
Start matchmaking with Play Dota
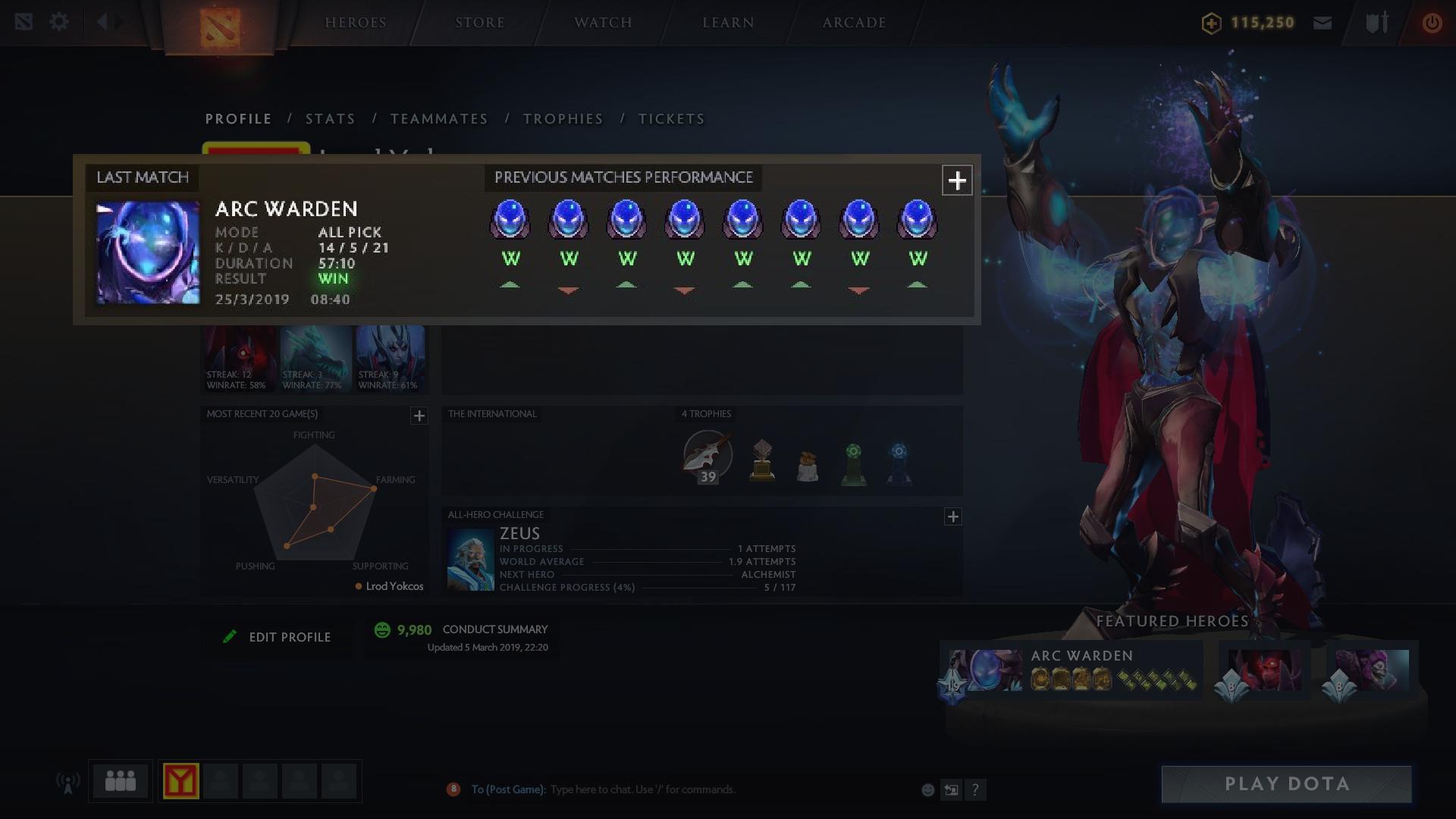click(1286, 784)
